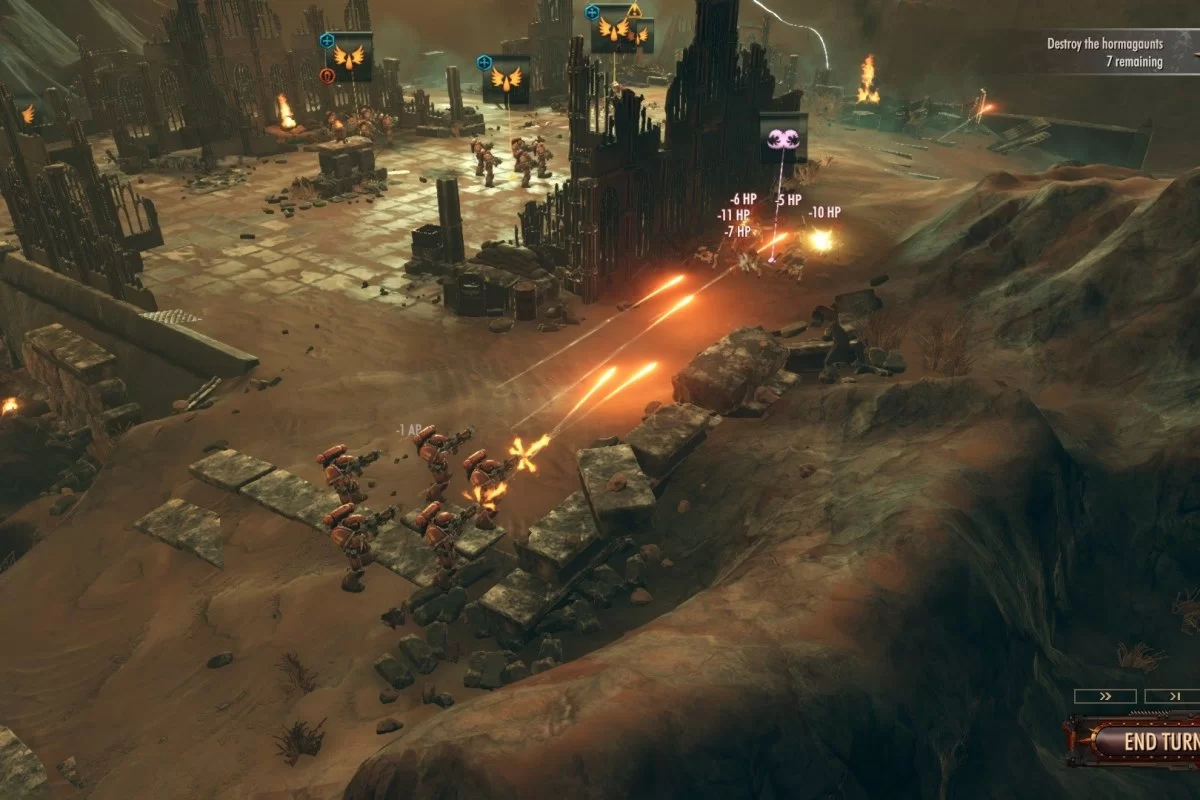Select winged squad marker with only blue badge
The image size is (1200, 800).
506,80
